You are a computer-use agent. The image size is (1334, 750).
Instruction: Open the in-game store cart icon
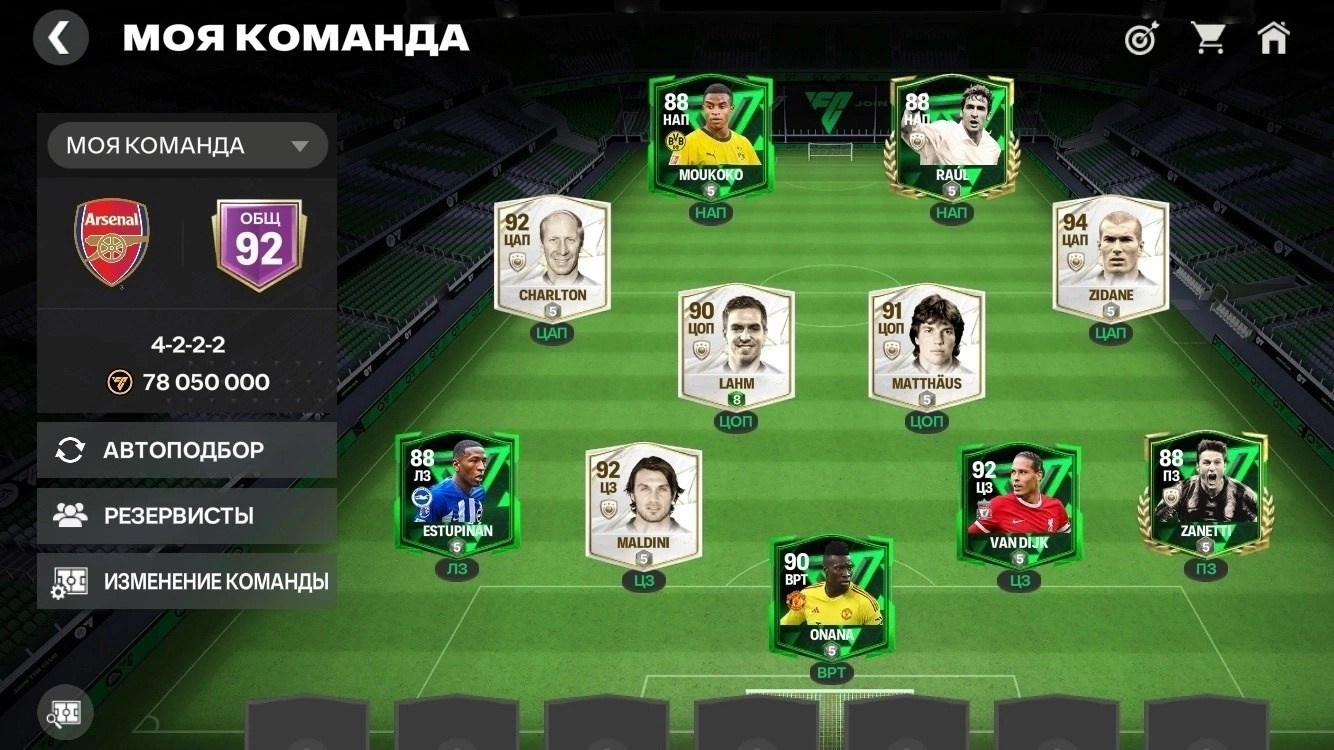tap(1208, 36)
